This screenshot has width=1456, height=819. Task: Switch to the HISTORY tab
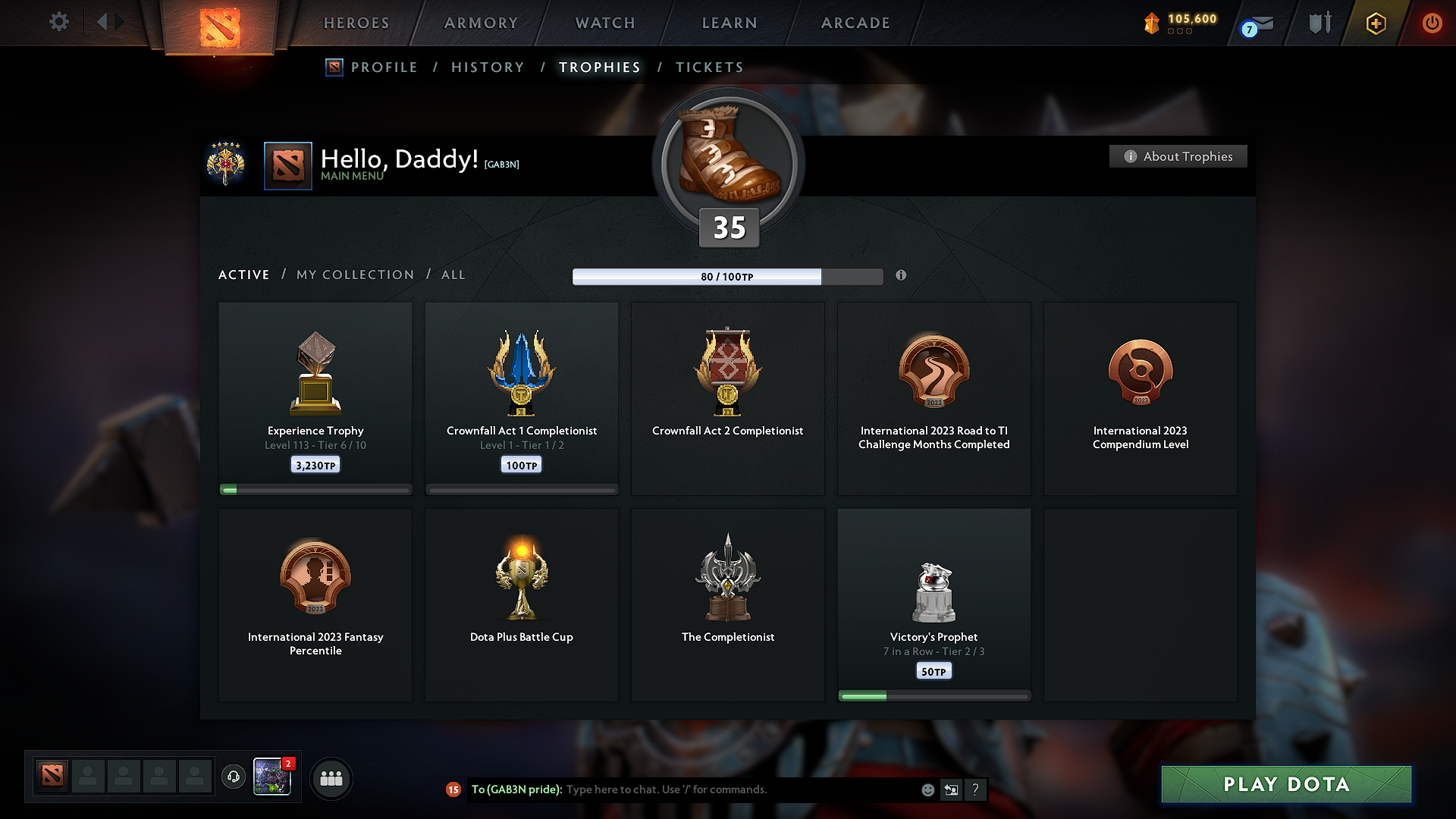[x=488, y=67]
